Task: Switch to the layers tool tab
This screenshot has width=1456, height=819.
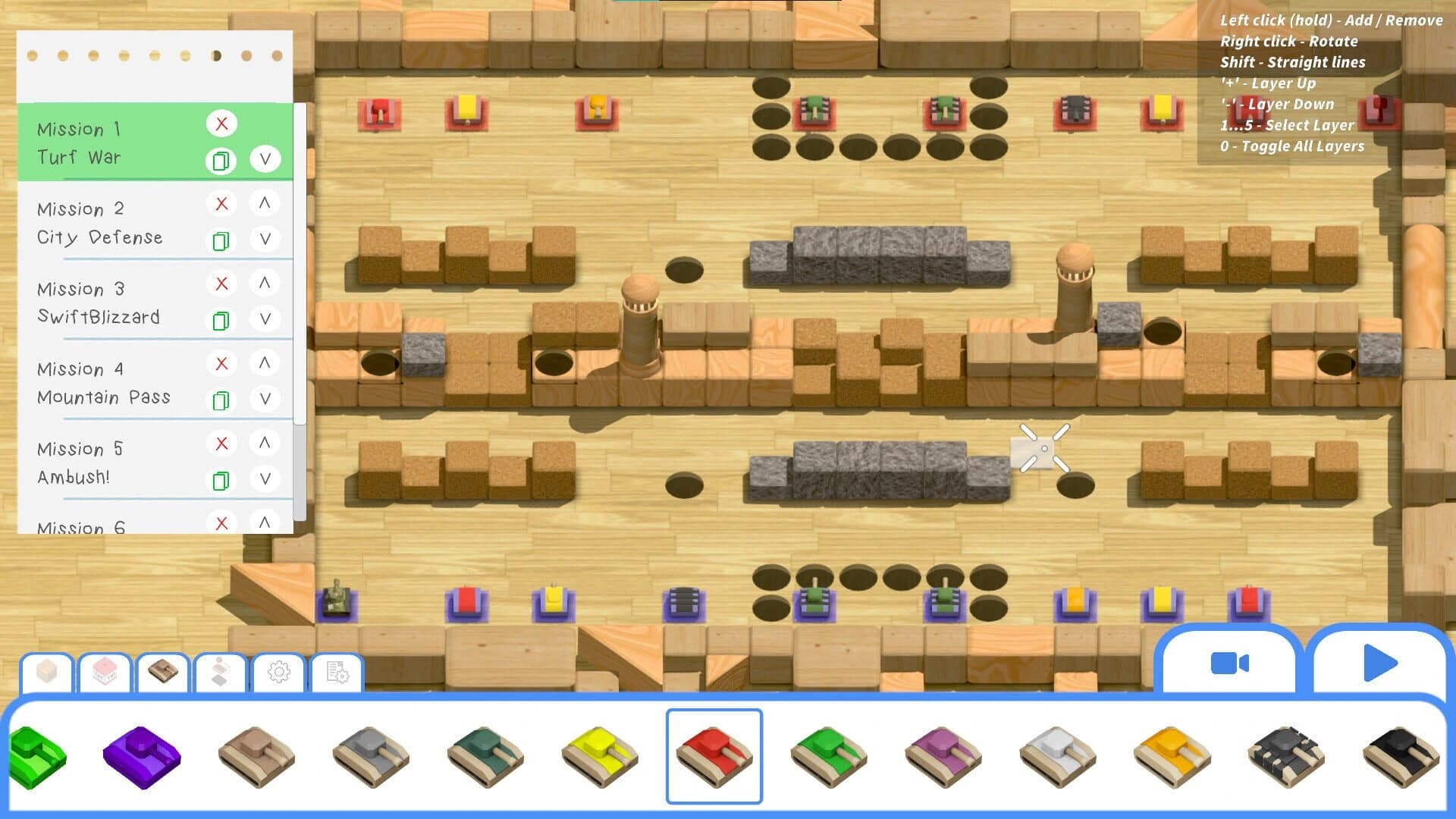Action: point(221,670)
